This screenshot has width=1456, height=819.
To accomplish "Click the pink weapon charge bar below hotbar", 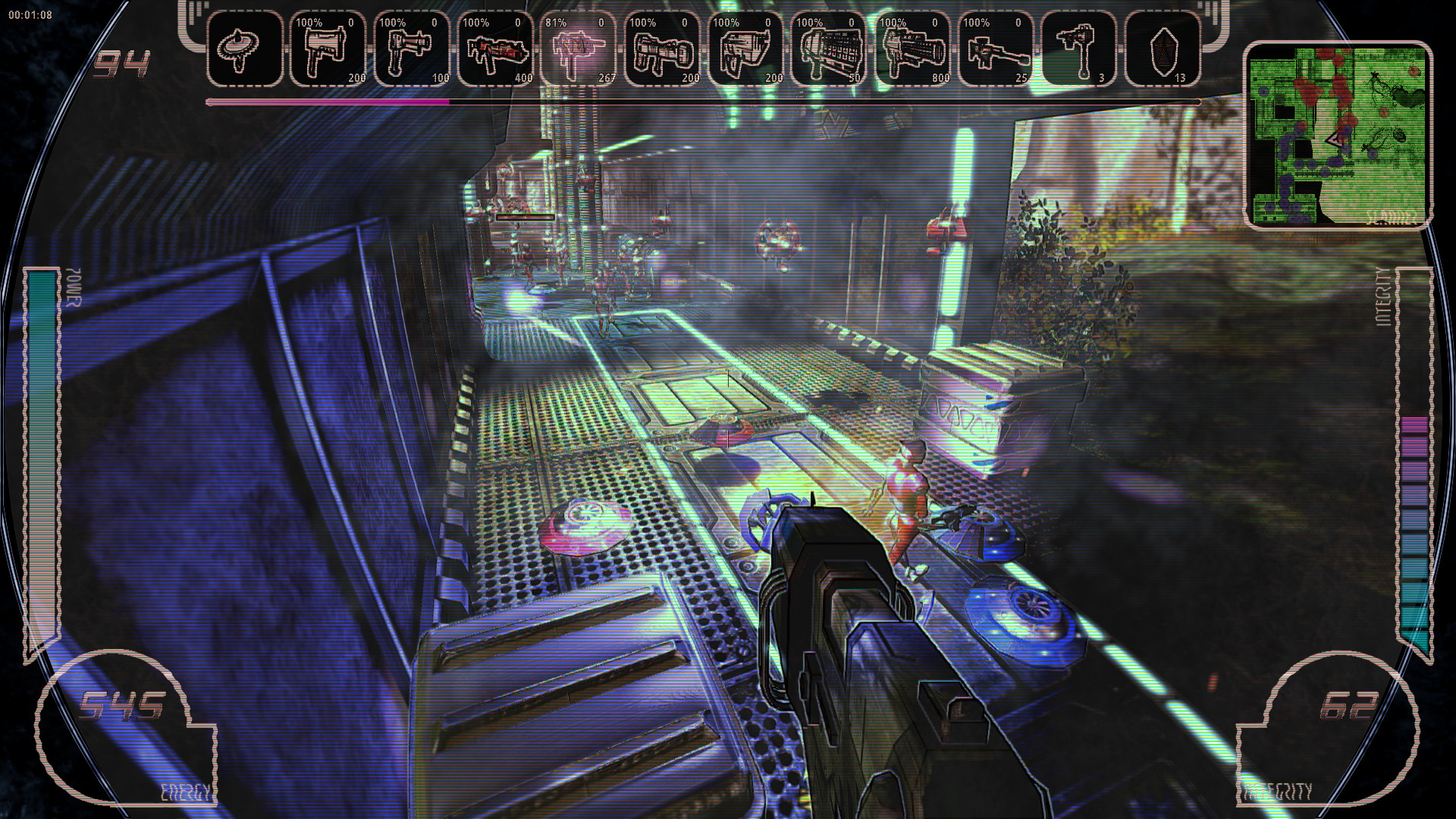I will (326, 101).
